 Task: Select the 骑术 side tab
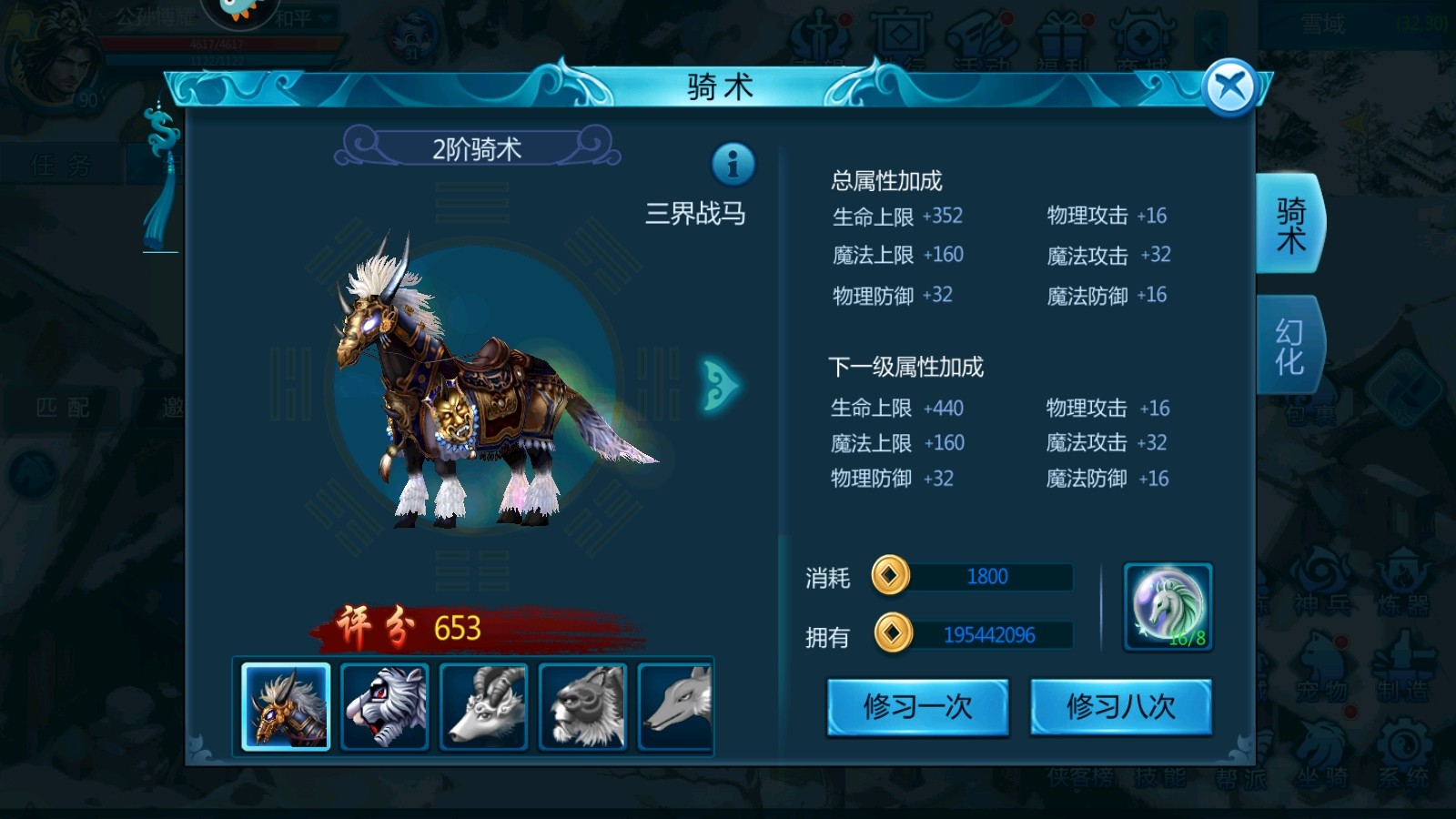[x=1289, y=224]
